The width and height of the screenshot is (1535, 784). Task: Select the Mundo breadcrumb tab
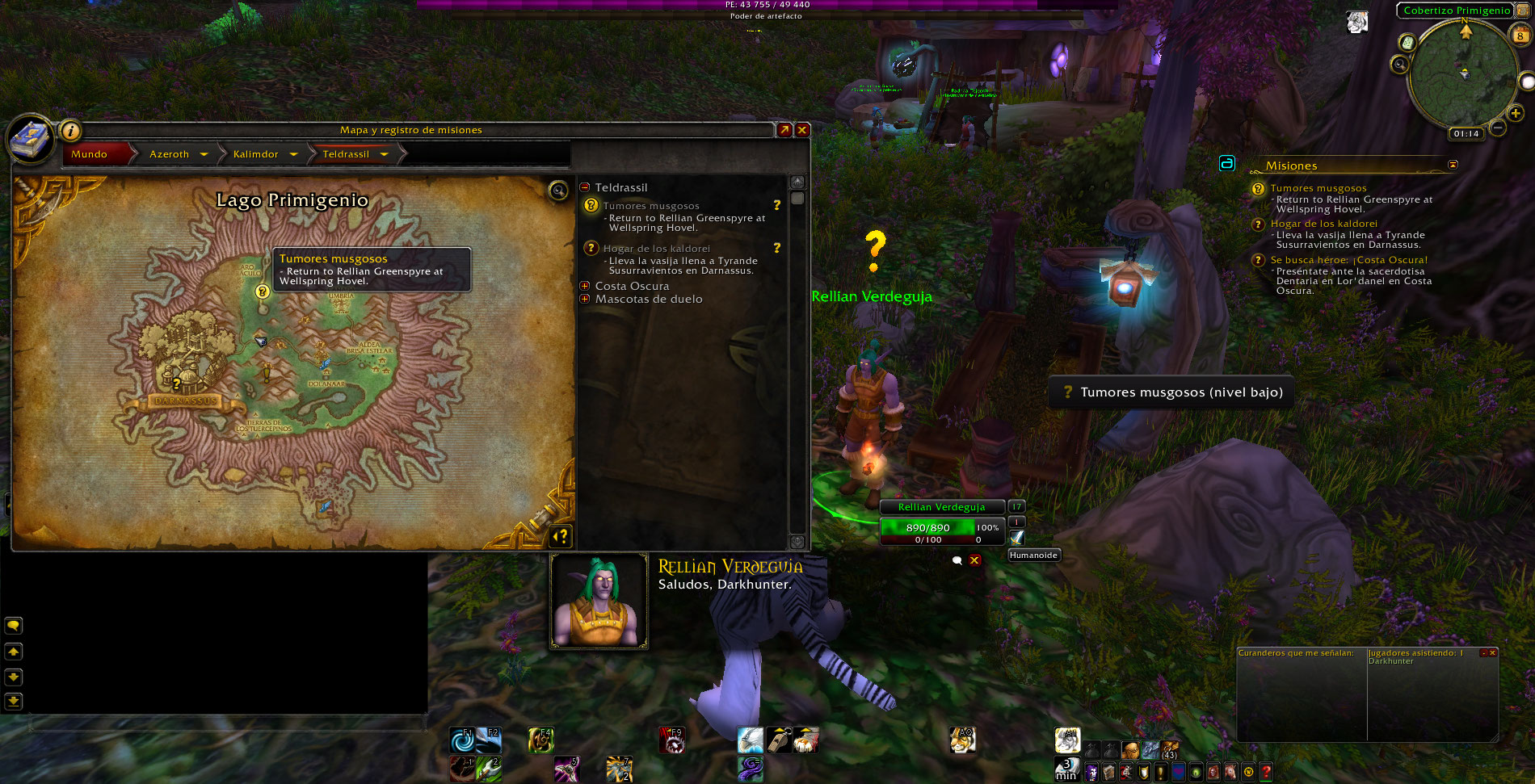89,154
